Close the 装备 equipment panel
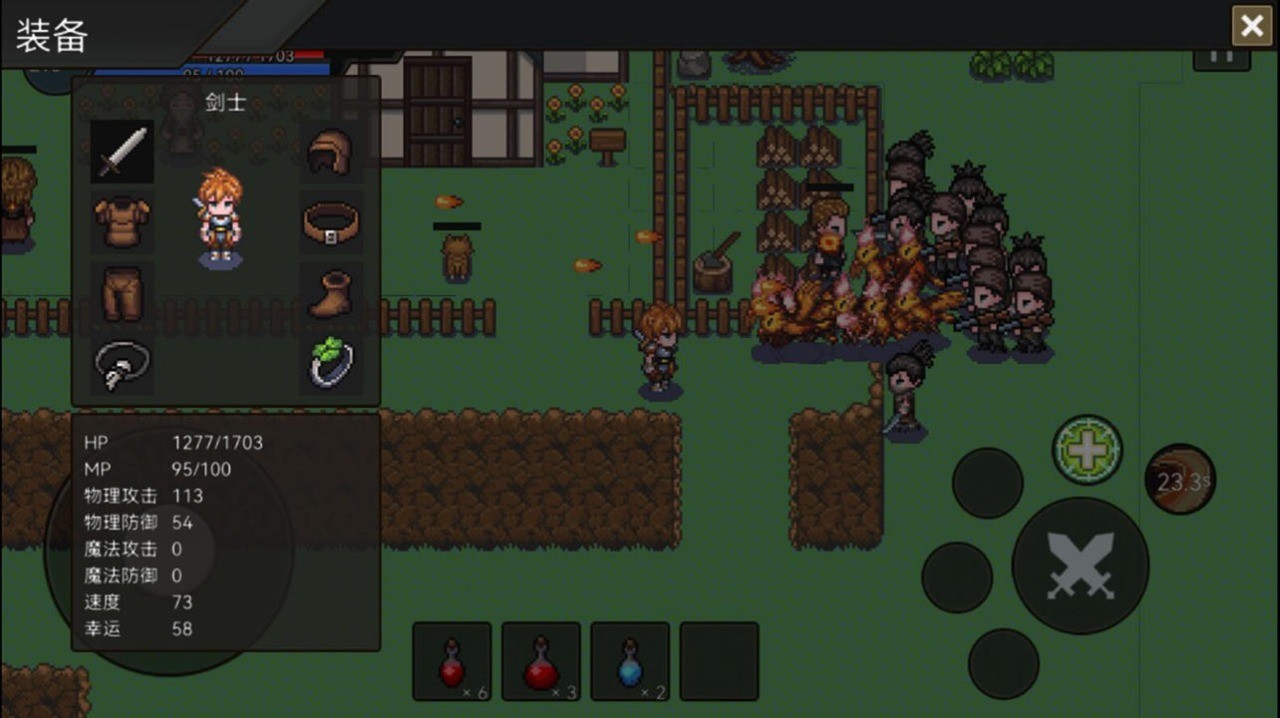This screenshot has width=1280, height=718. pos(1251,26)
